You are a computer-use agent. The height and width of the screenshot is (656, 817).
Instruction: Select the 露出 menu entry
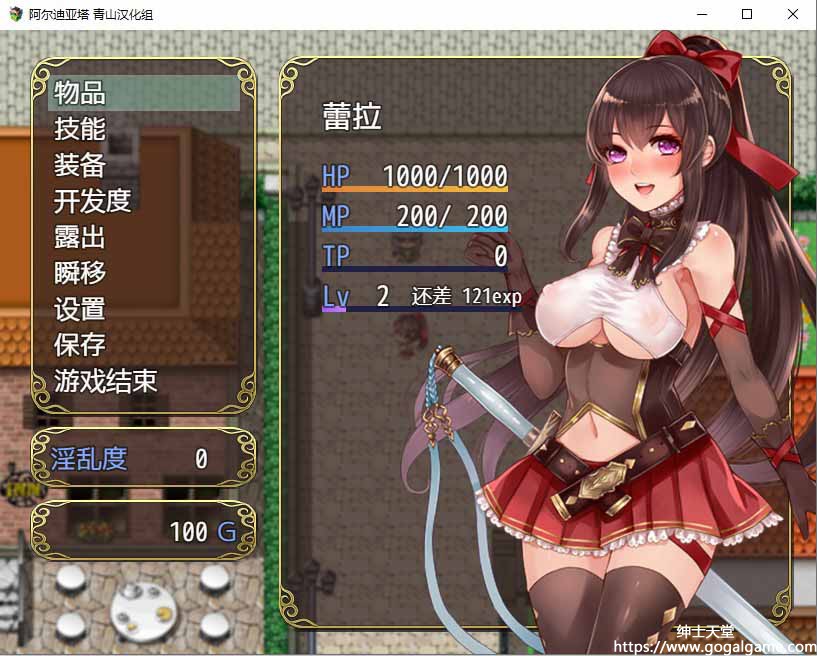pyautogui.click(x=80, y=237)
